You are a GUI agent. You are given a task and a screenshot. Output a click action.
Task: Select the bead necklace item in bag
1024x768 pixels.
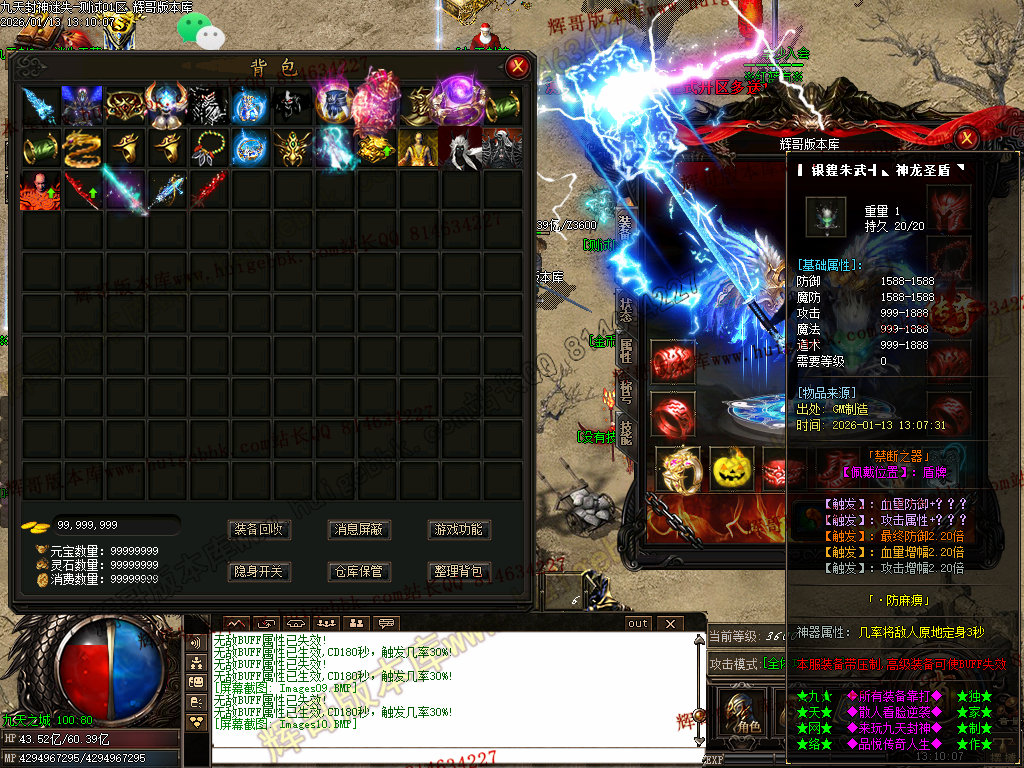point(209,148)
